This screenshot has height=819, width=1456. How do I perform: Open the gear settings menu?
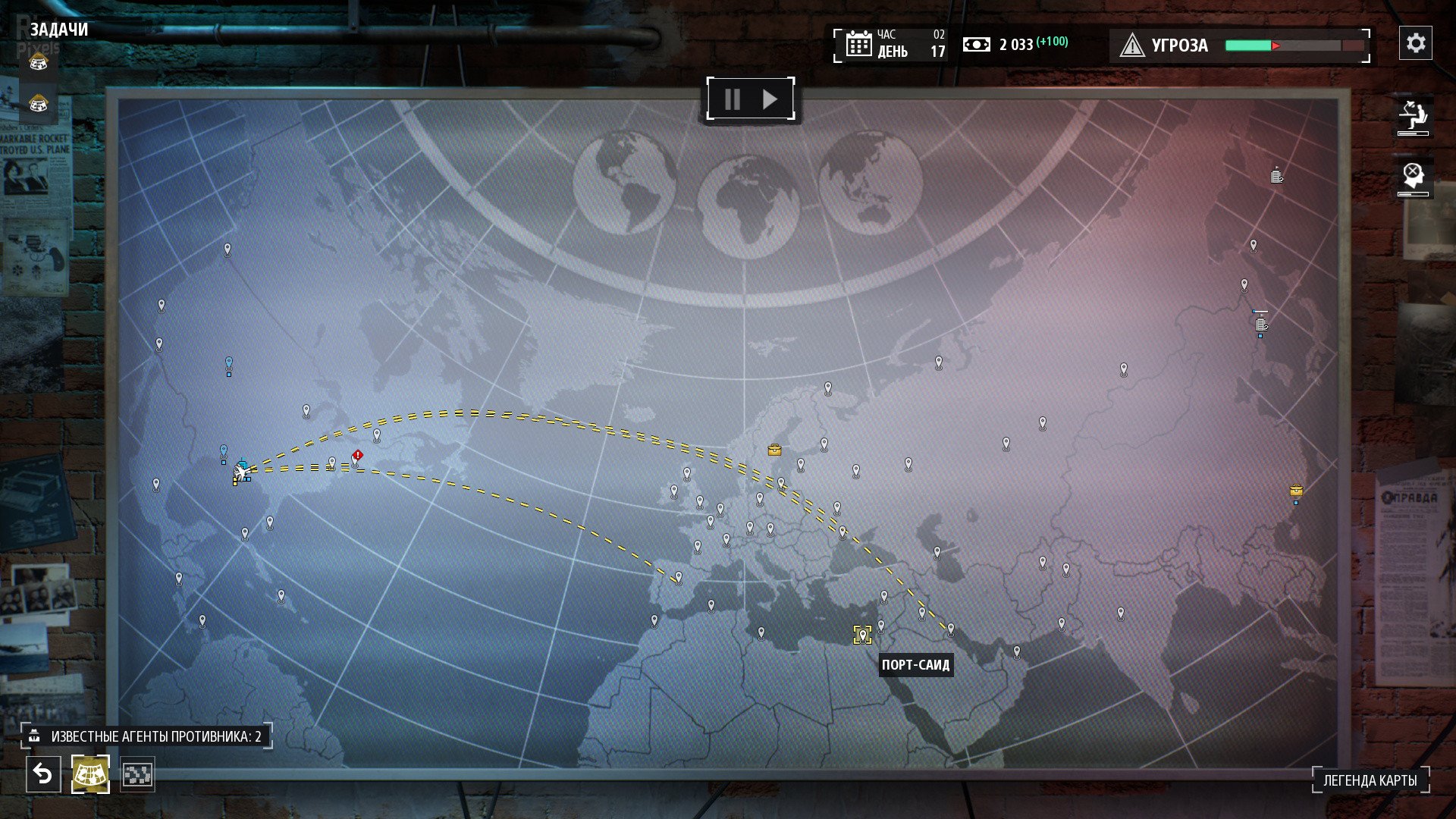point(1415,43)
